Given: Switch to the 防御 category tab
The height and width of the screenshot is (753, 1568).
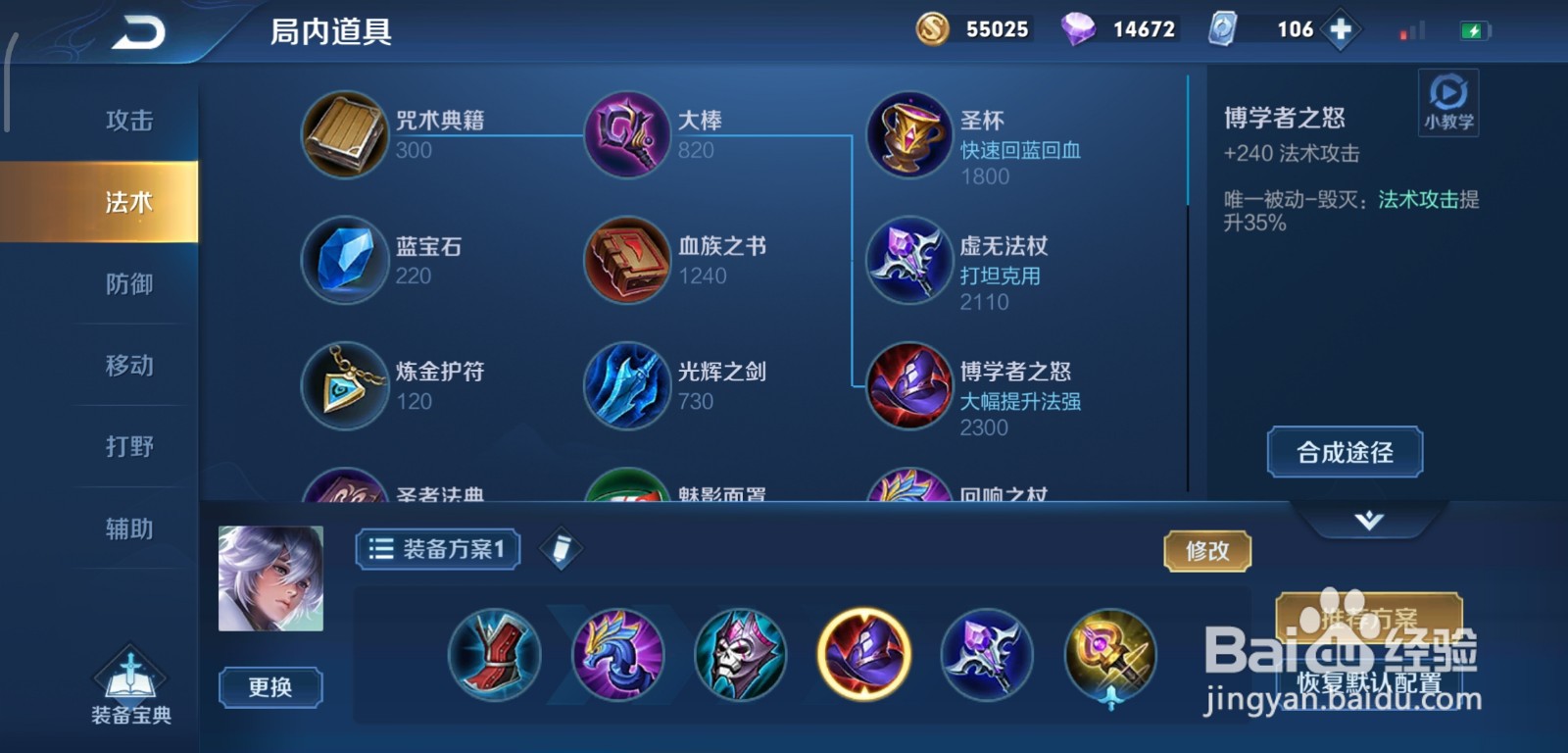Looking at the screenshot, I should (x=128, y=282).
